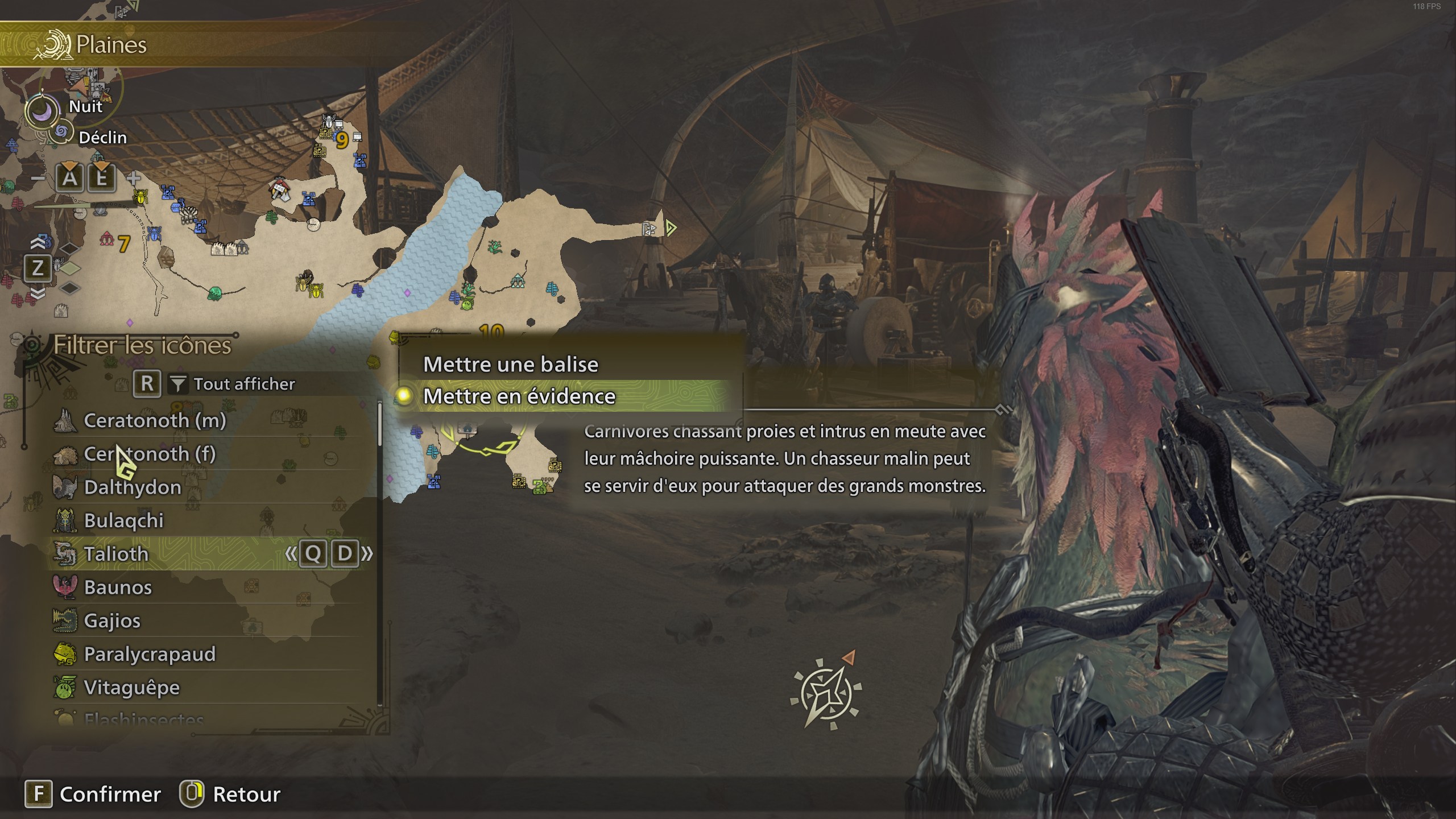The height and width of the screenshot is (819, 1456).
Task: Click the Baunos monster icon
Action: 67,586
